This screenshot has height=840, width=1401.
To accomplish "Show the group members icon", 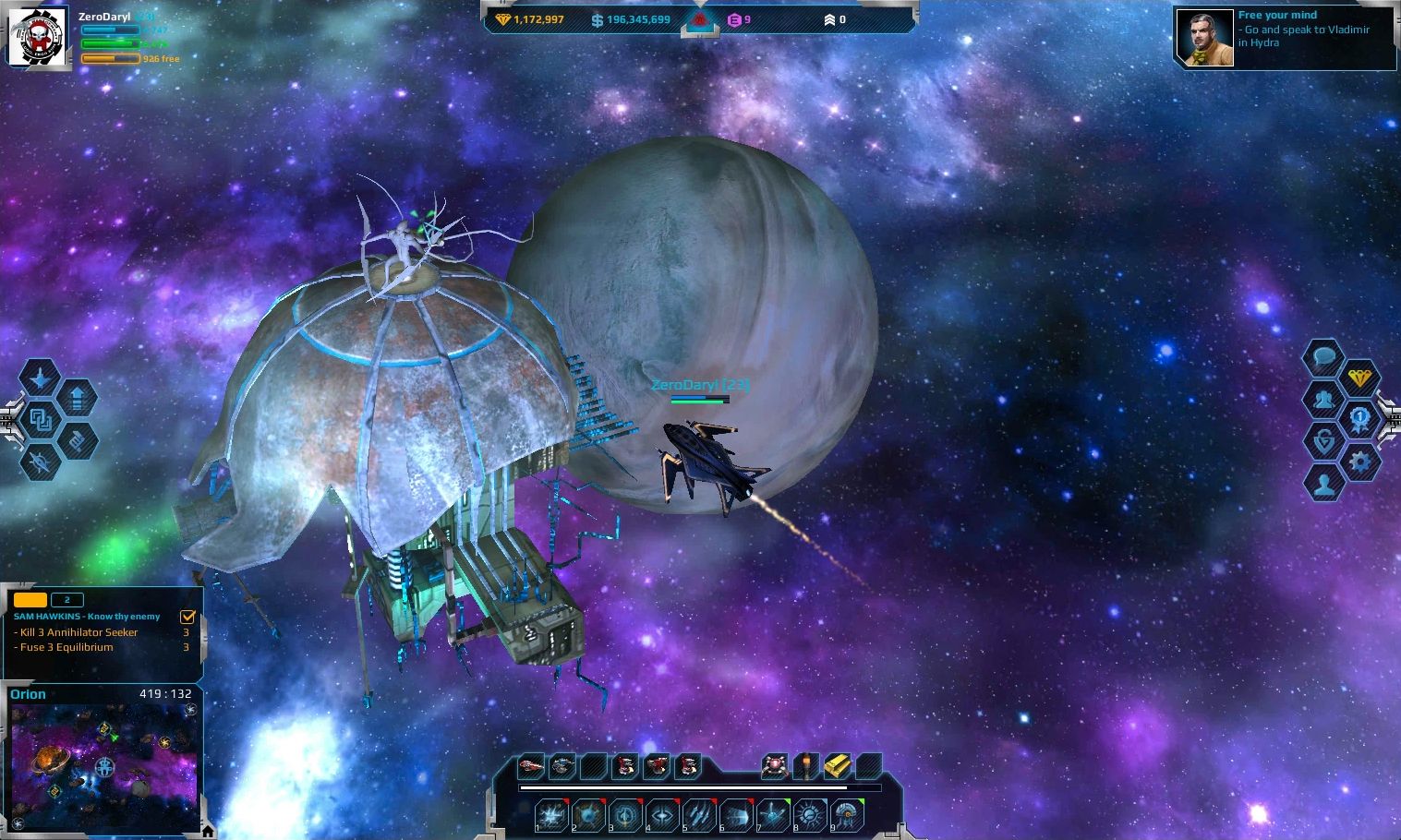I will [x=1323, y=400].
